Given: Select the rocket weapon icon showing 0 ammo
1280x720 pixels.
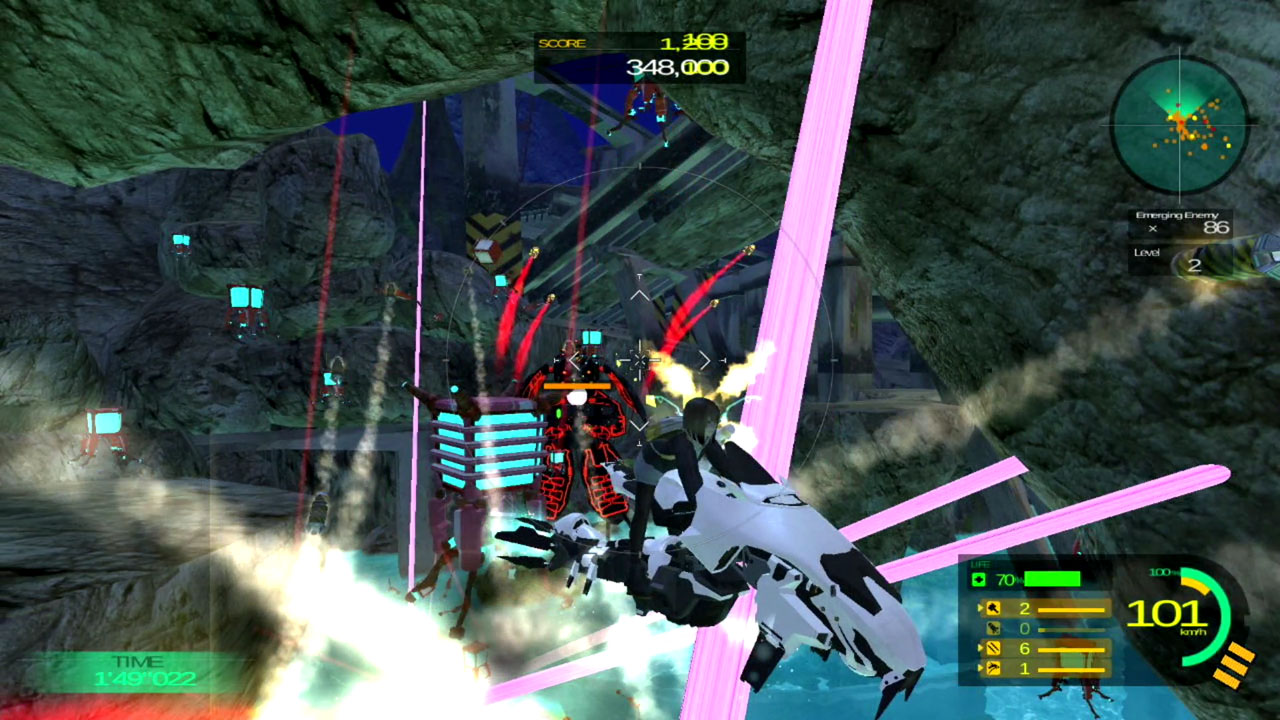Looking at the screenshot, I should [995, 629].
